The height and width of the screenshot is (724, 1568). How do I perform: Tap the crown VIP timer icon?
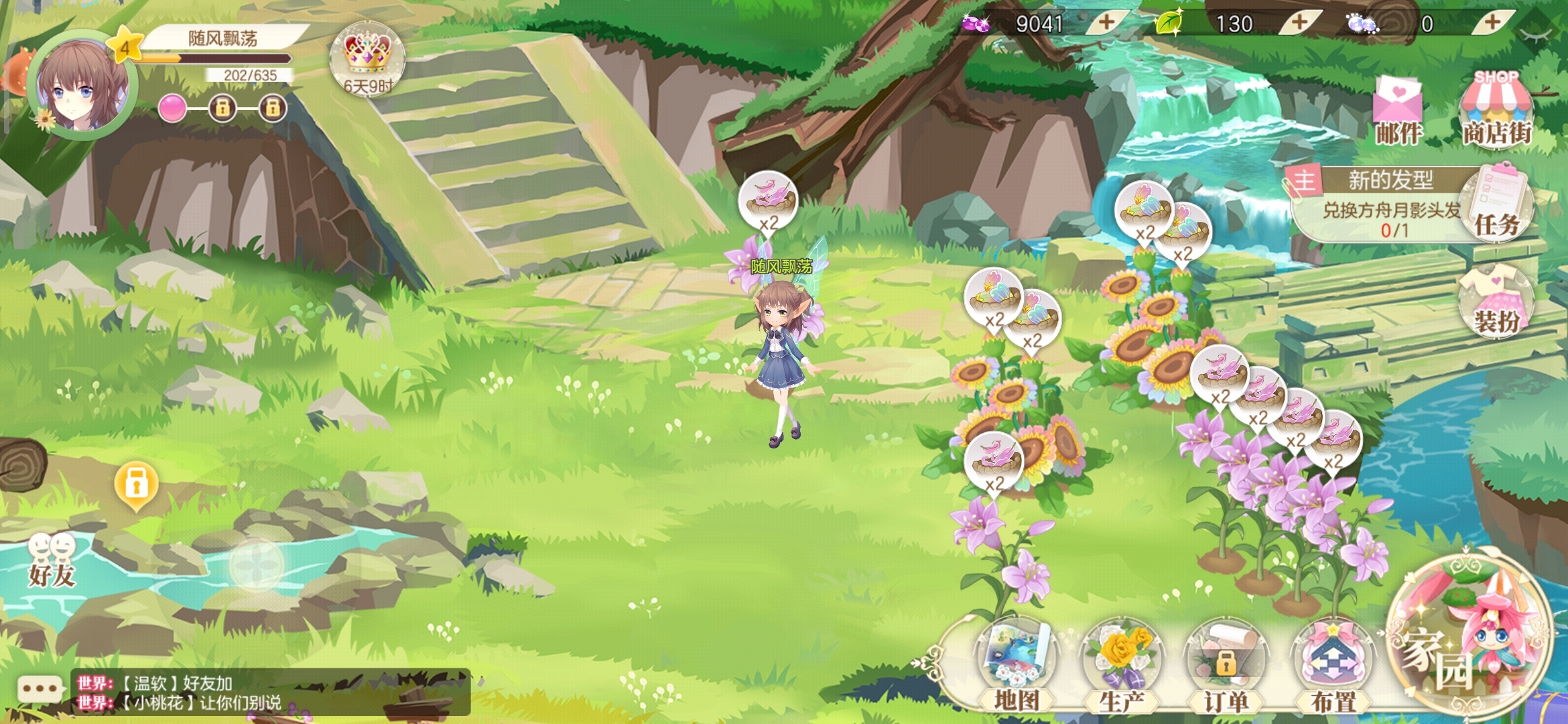(x=367, y=59)
